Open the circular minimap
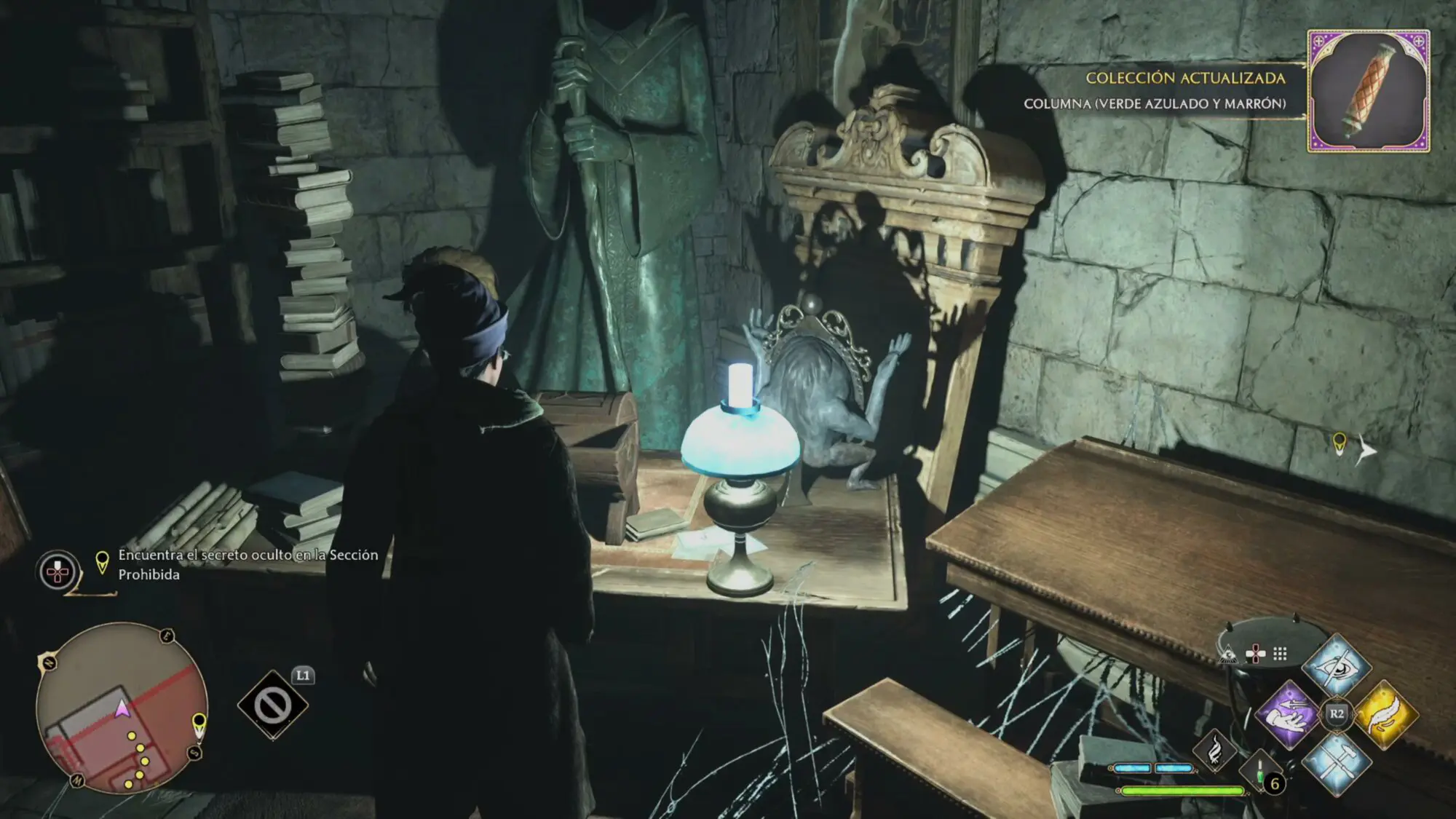Viewport: 1456px width, 819px height. pos(122,708)
